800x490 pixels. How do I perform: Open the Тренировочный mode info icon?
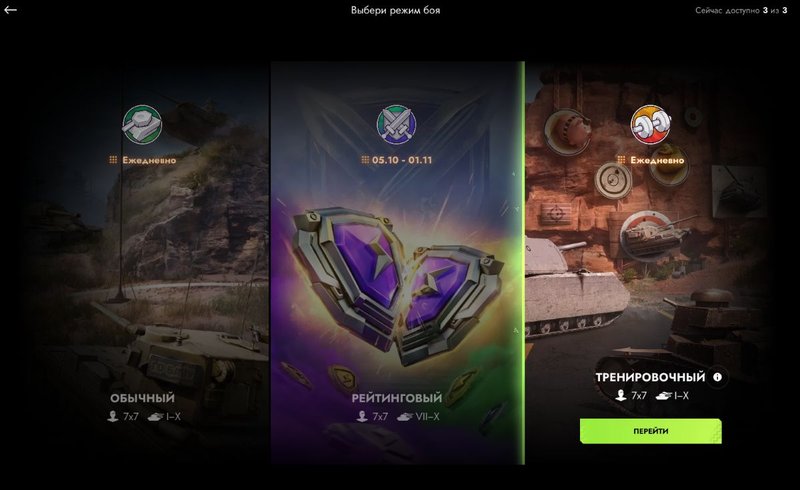(717, 377)
